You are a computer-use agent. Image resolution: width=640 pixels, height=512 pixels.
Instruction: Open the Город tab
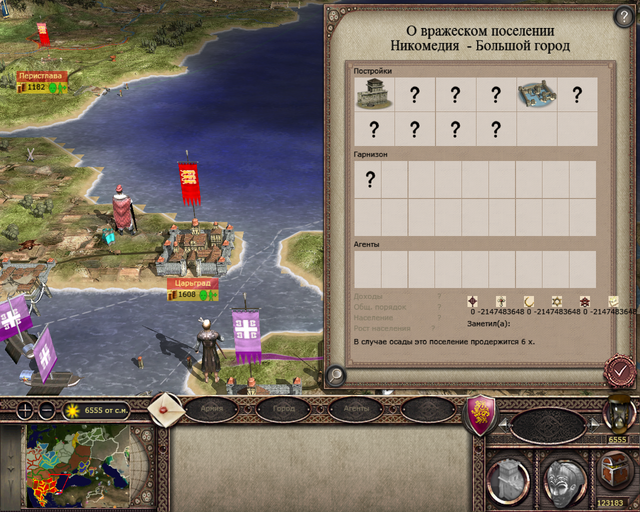pyautogui.click(x=282, y=408)
